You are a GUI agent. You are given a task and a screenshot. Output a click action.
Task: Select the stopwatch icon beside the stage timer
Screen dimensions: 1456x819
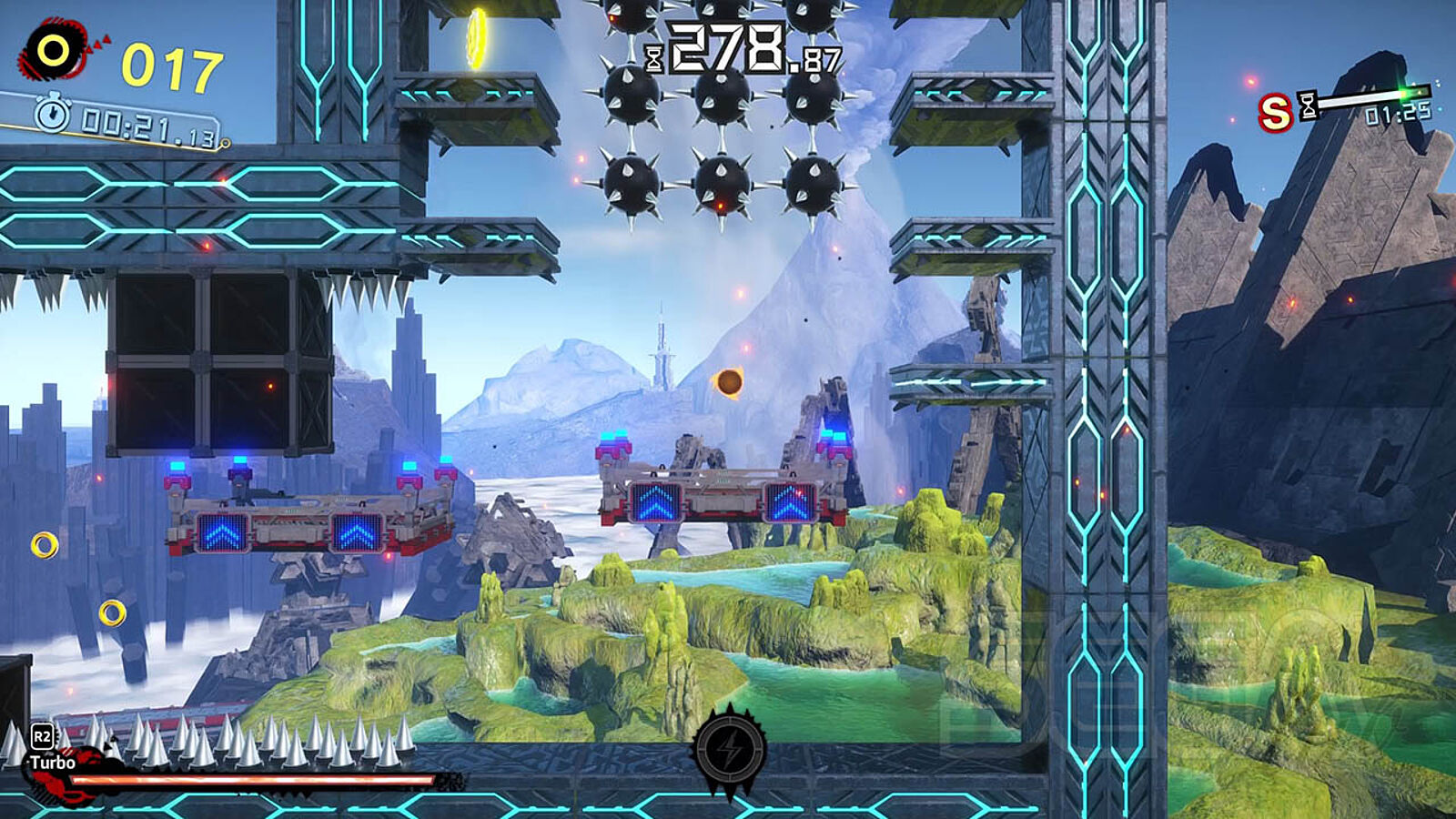tap(53, 114)
